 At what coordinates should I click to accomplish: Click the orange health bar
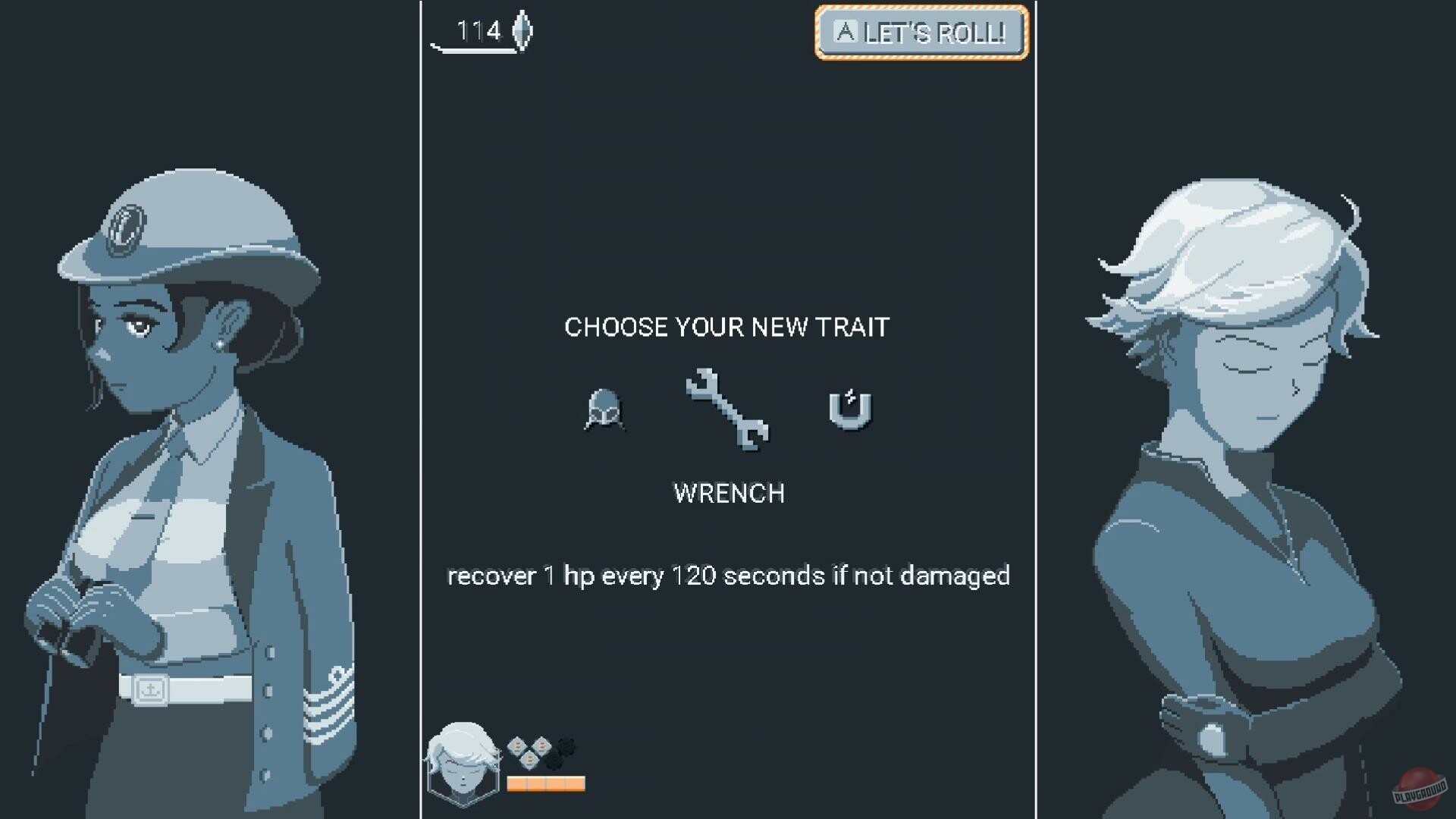pos(546,783)
